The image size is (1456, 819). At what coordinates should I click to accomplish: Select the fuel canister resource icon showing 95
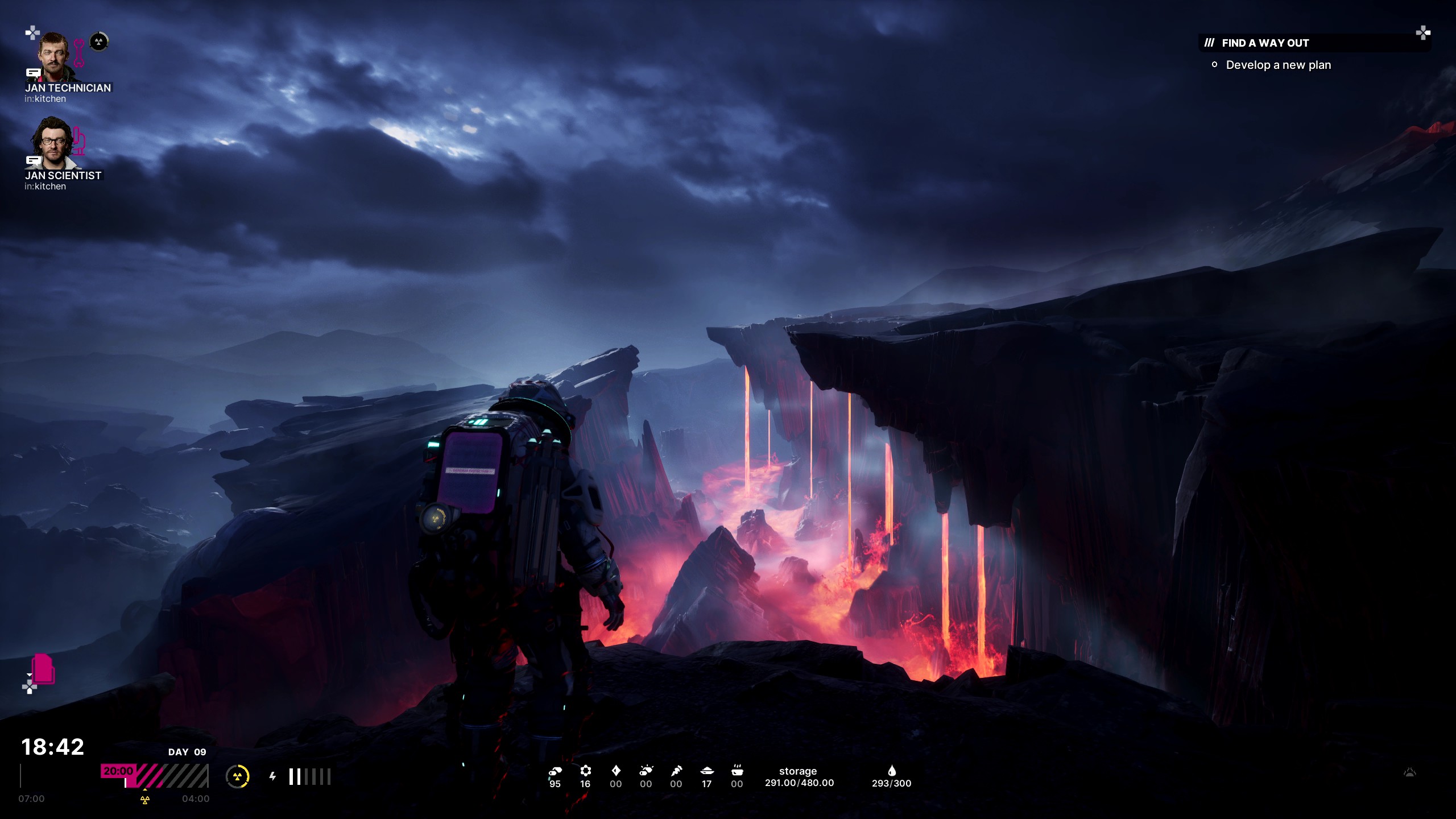pyautogui.click(x=555, y=771)
